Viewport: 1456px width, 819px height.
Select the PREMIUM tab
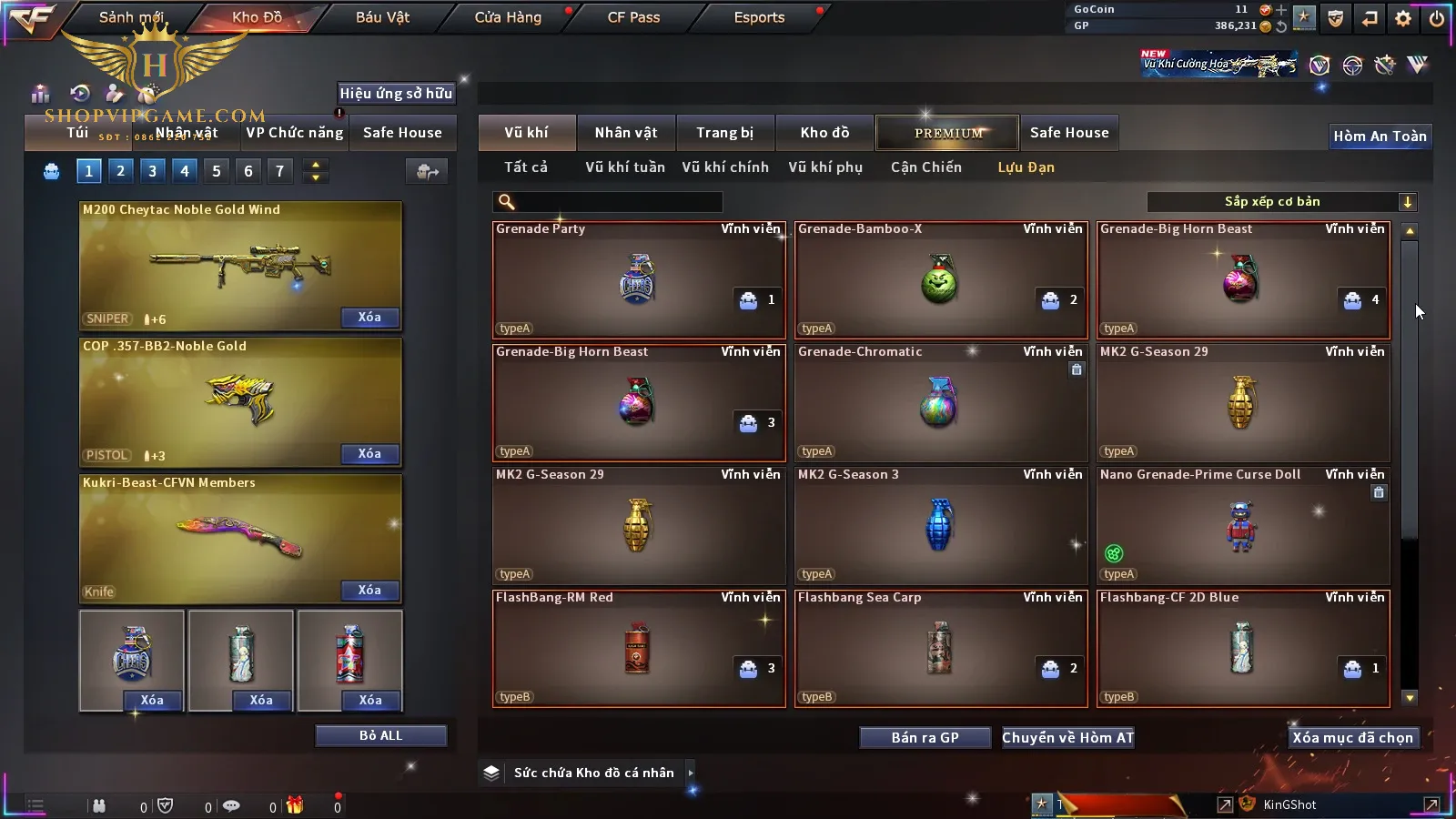(x=947, y=133)
